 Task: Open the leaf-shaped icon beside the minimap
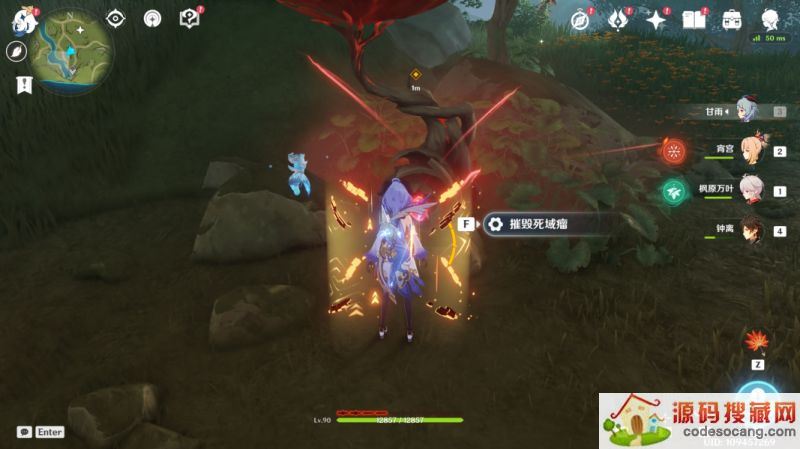[x=18, y=52]
